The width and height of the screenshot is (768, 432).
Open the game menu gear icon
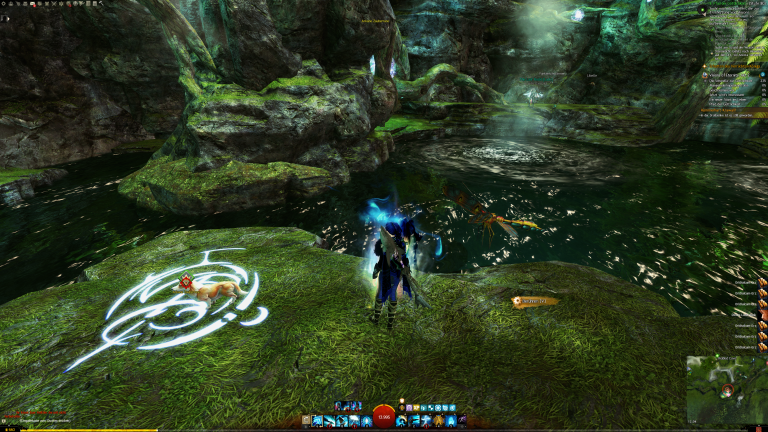3,3
